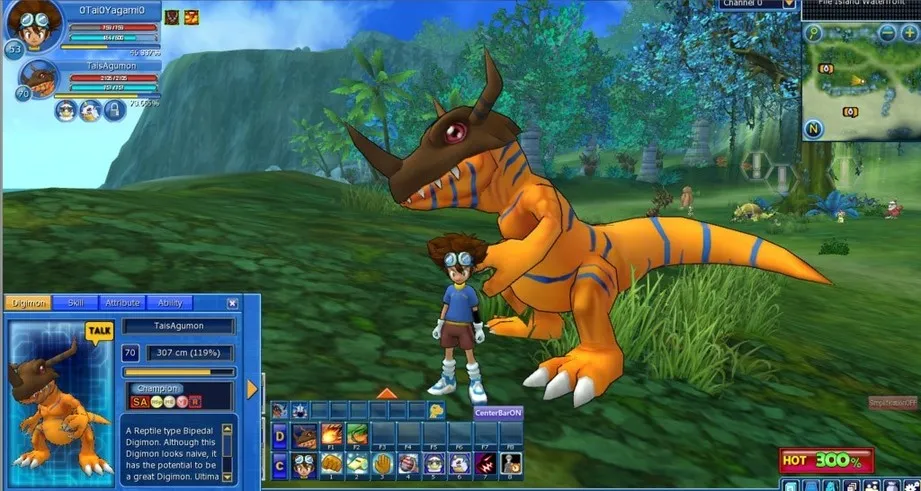Screen dimensions: 921x491
Task: Close the Digimon info panel
Action: click(x=232, y=303)
